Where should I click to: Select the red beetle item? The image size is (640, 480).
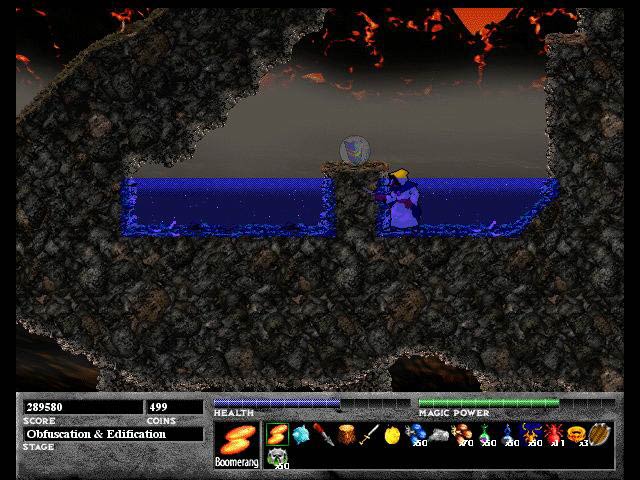(x=554, y=435)
